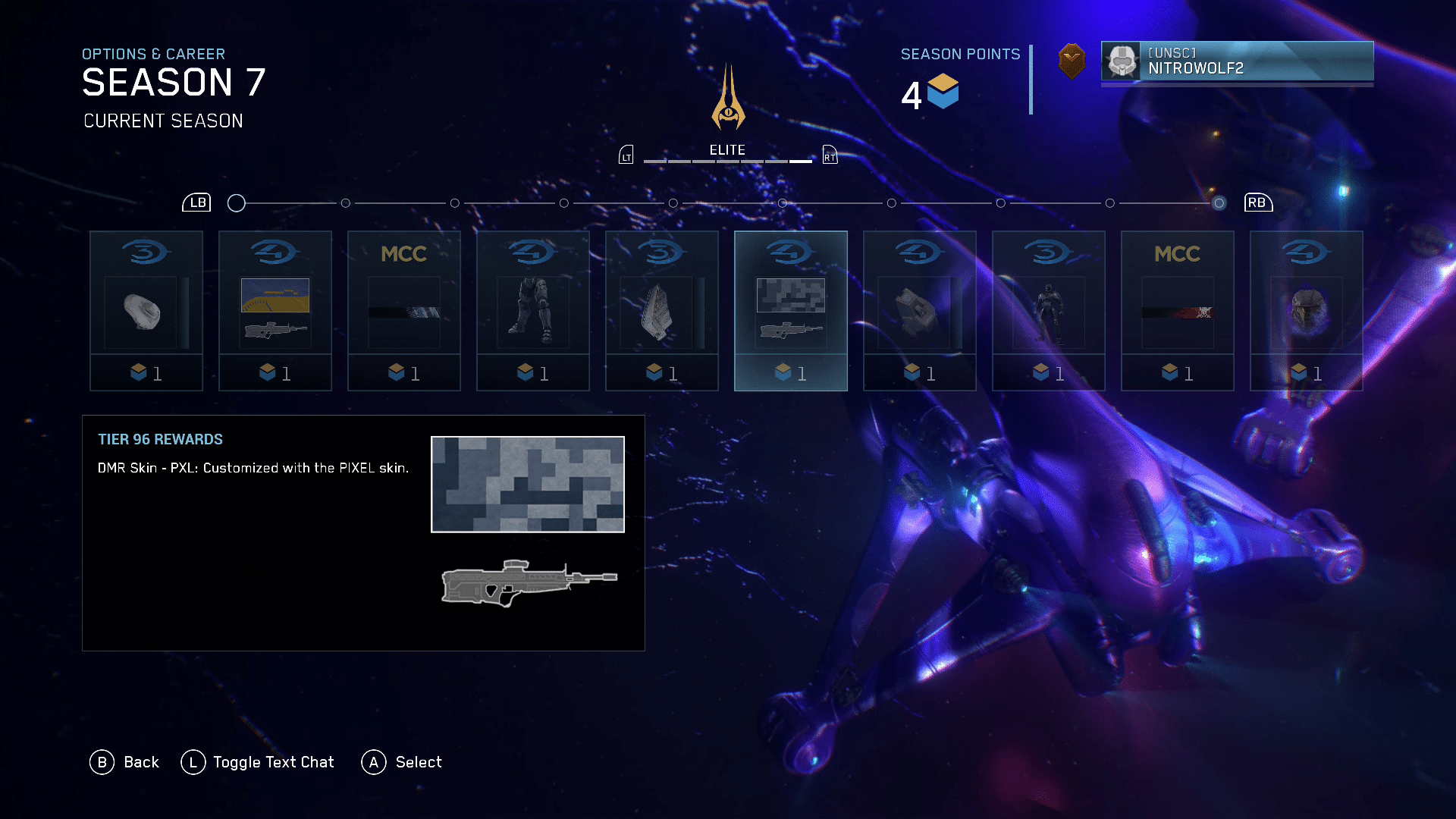Open NITROWOLF2 player nameplate
The height and width of the screenshot is (819, 1456).
1237,61
